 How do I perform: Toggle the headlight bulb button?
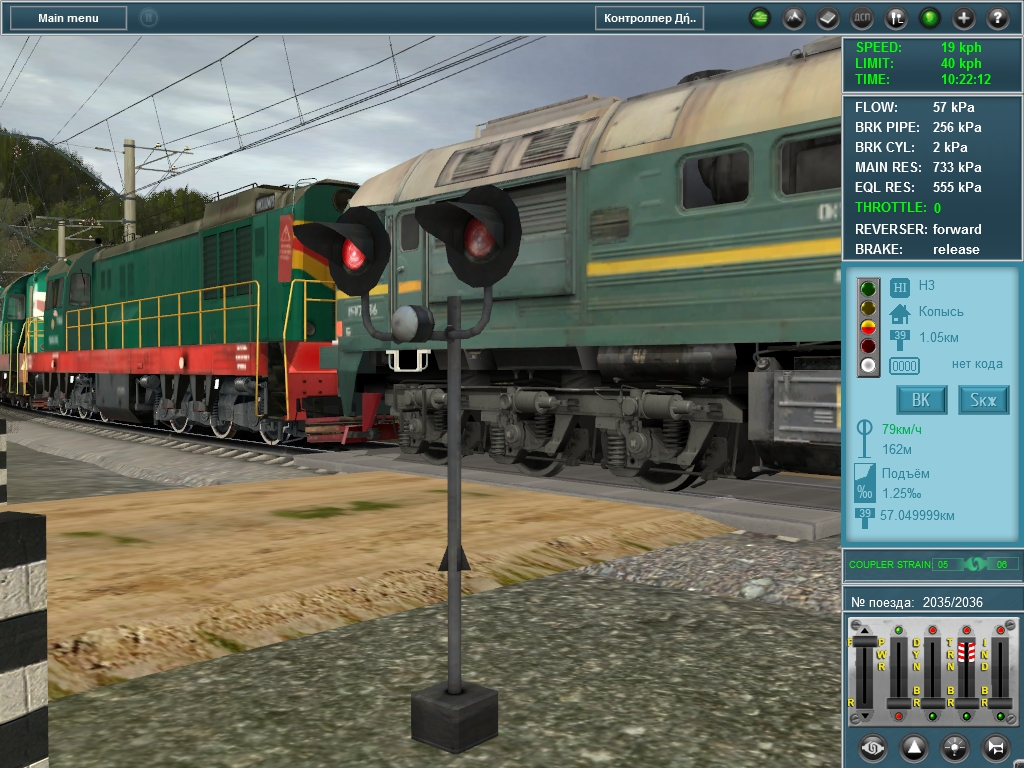(x=955, y=747)
